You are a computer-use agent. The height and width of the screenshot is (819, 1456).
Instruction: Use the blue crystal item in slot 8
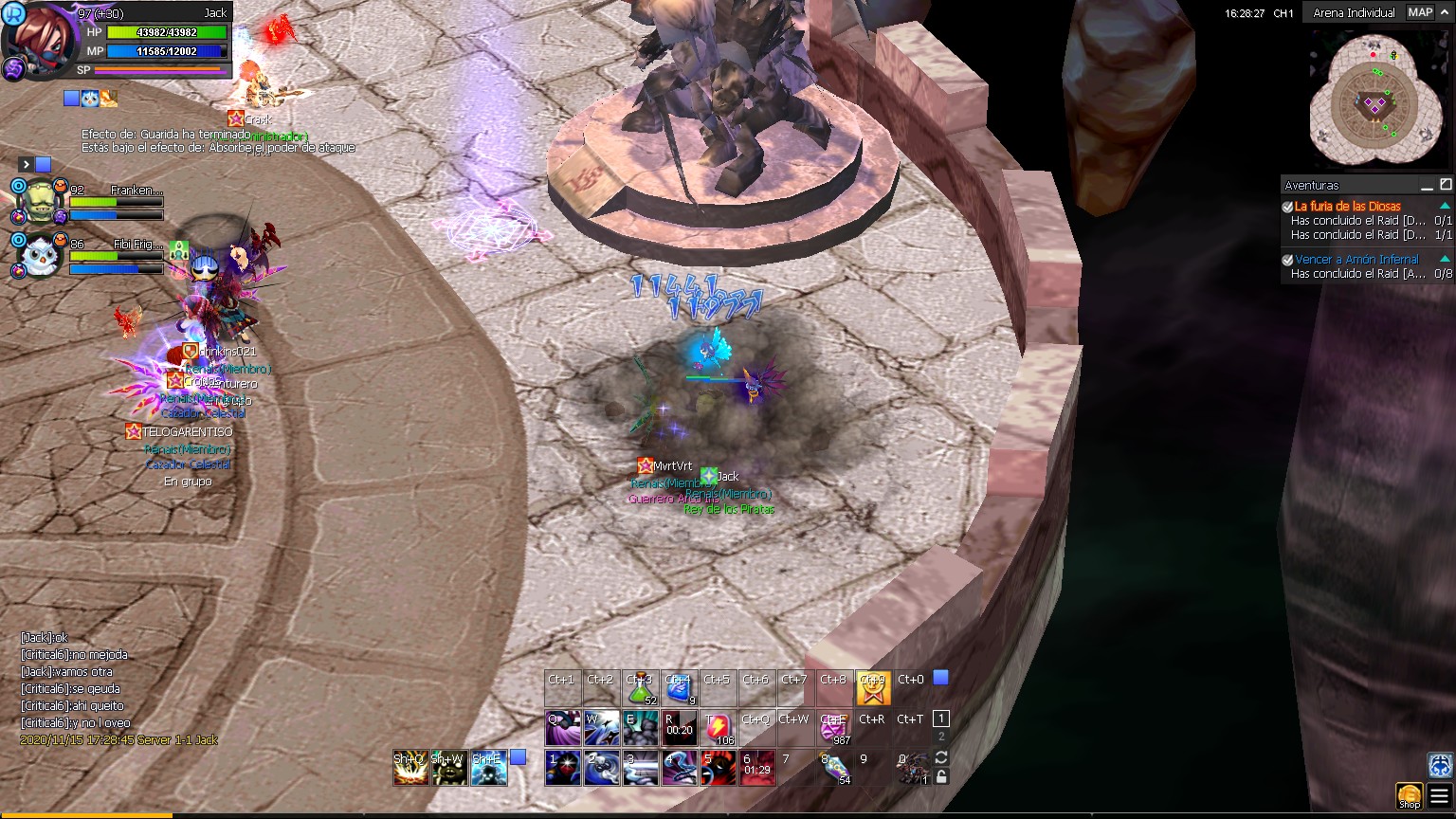[x=833, y=768]
